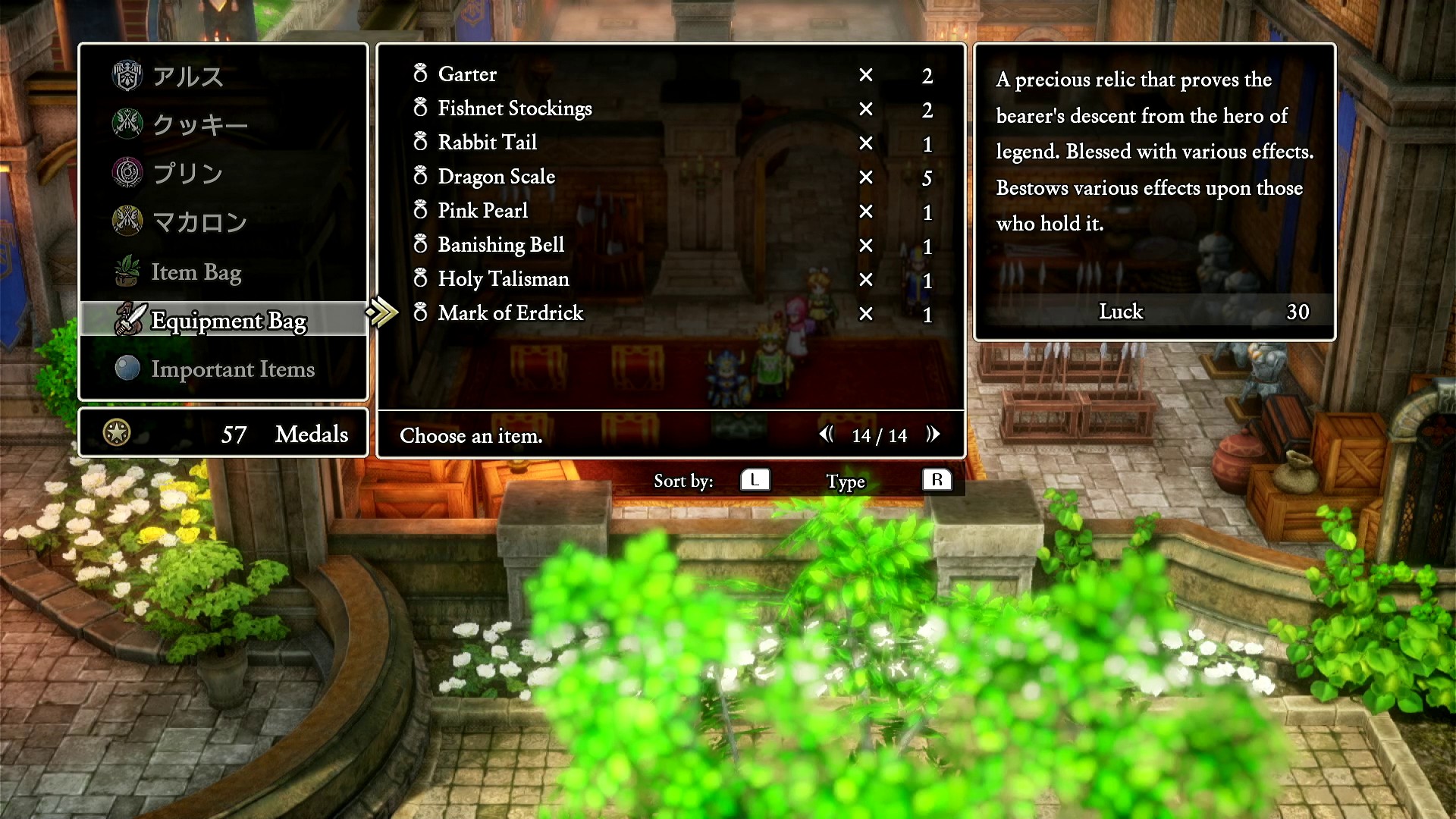Select party member プリン

pos(188,174)
